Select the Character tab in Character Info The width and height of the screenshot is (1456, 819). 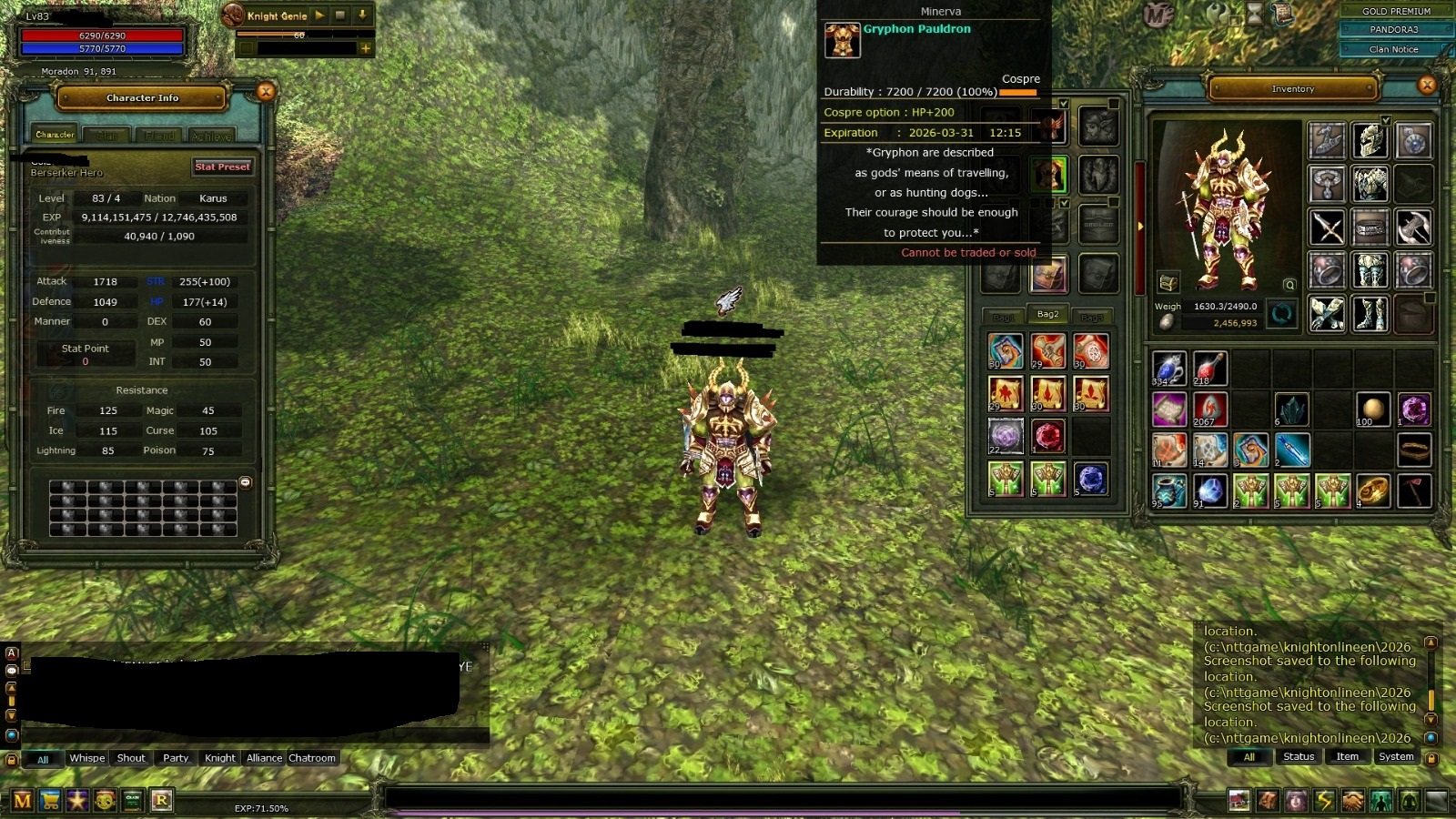tap(55, 135)
